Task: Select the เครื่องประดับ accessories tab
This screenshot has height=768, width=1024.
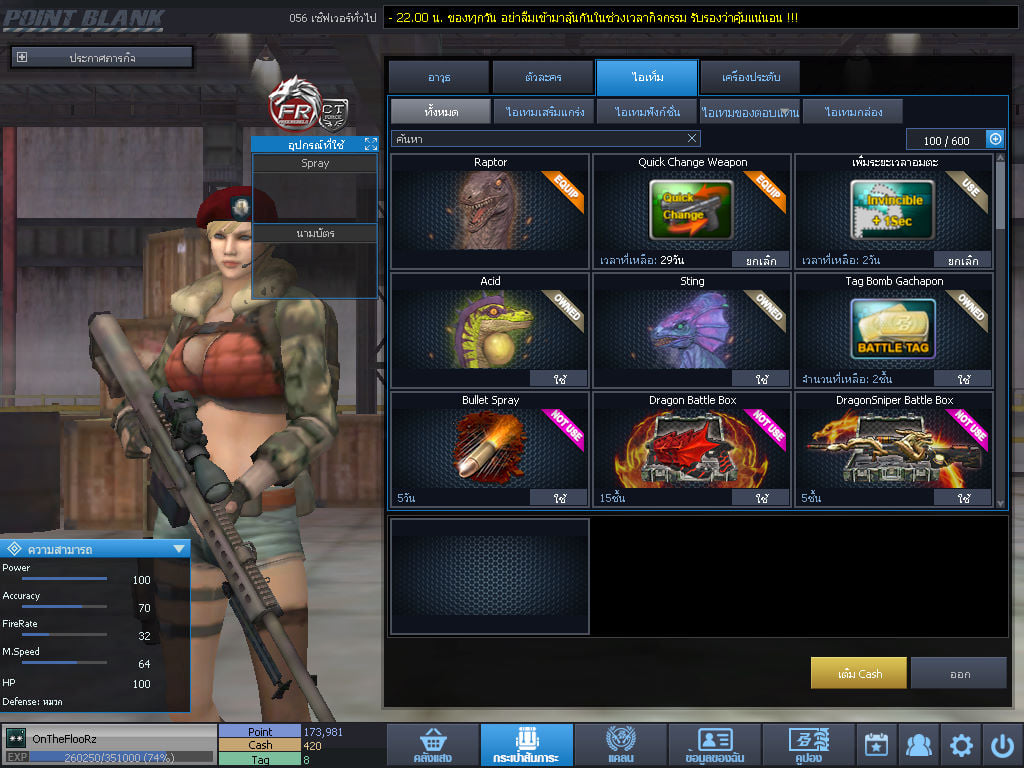Action: pos(749,77)
